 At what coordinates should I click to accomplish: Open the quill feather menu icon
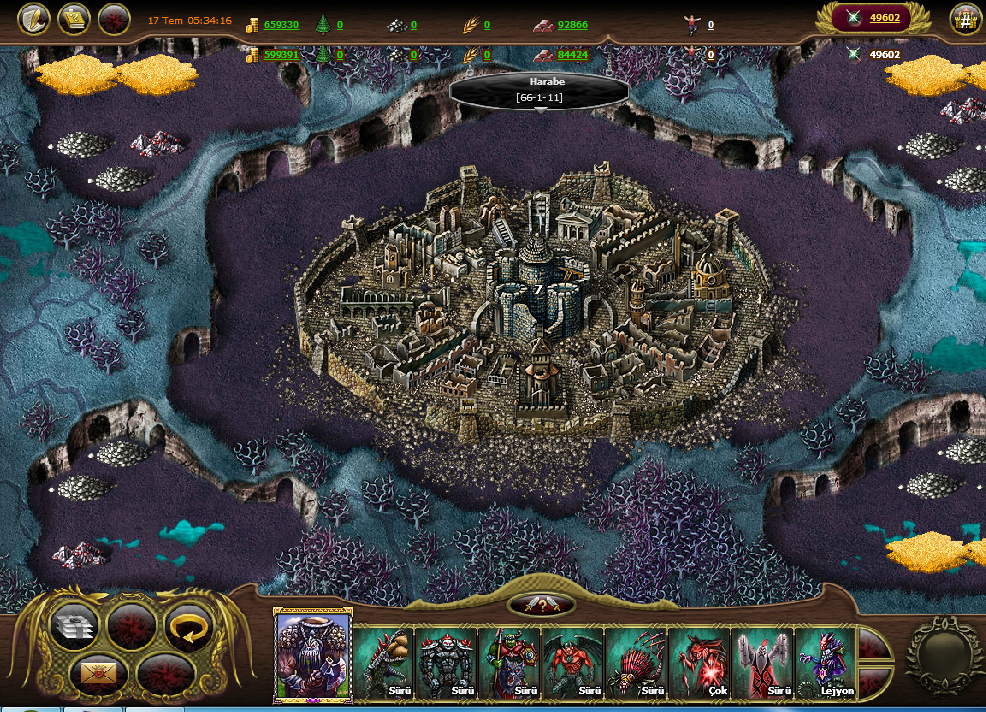[x=34, y=19]
